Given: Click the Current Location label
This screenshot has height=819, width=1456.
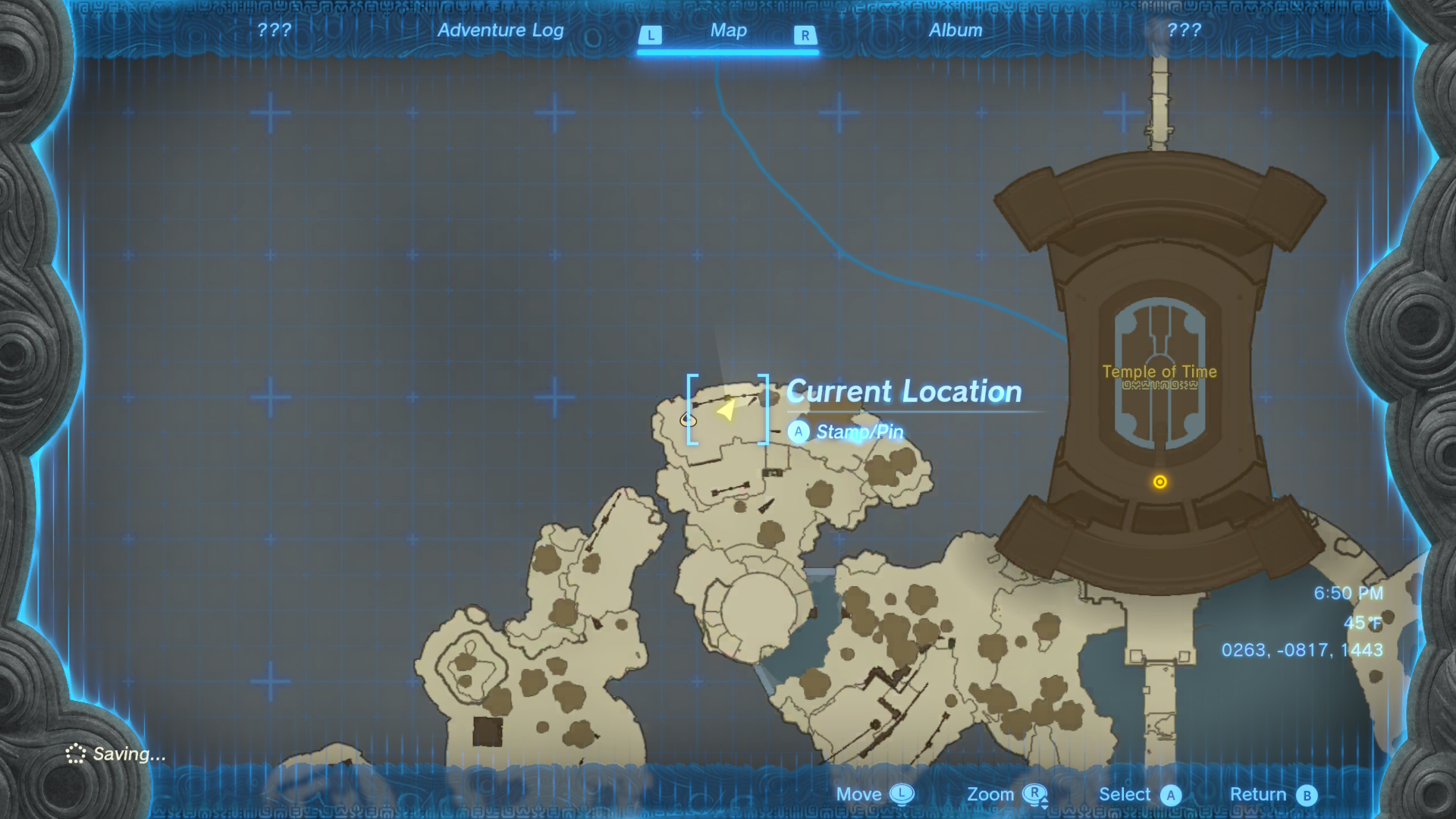Looking at the screenshot, I should click(904, 391).
